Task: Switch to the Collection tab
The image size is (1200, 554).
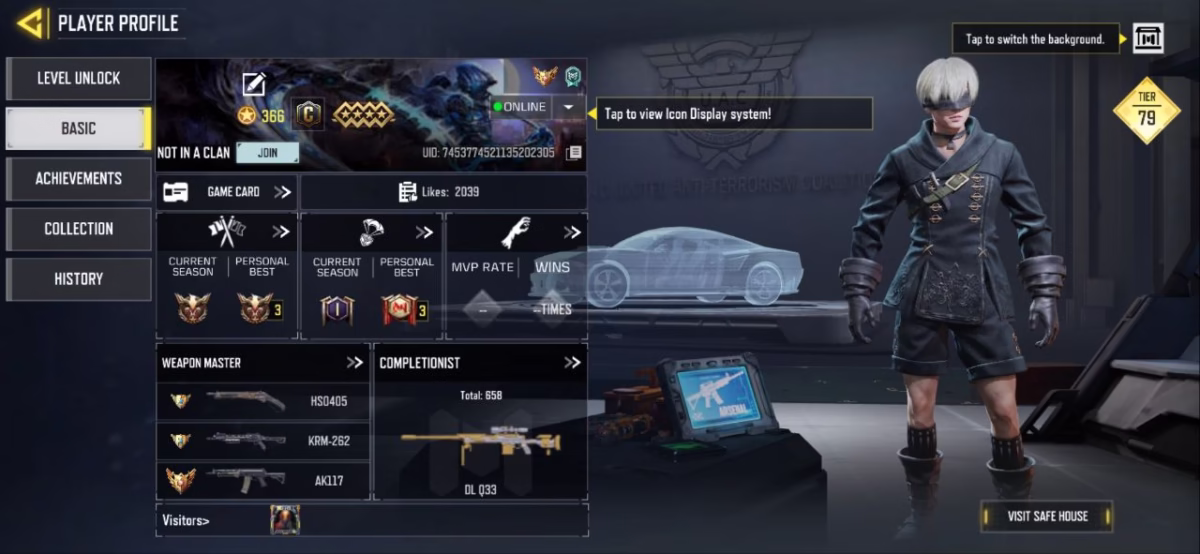Action: [78, 228]
